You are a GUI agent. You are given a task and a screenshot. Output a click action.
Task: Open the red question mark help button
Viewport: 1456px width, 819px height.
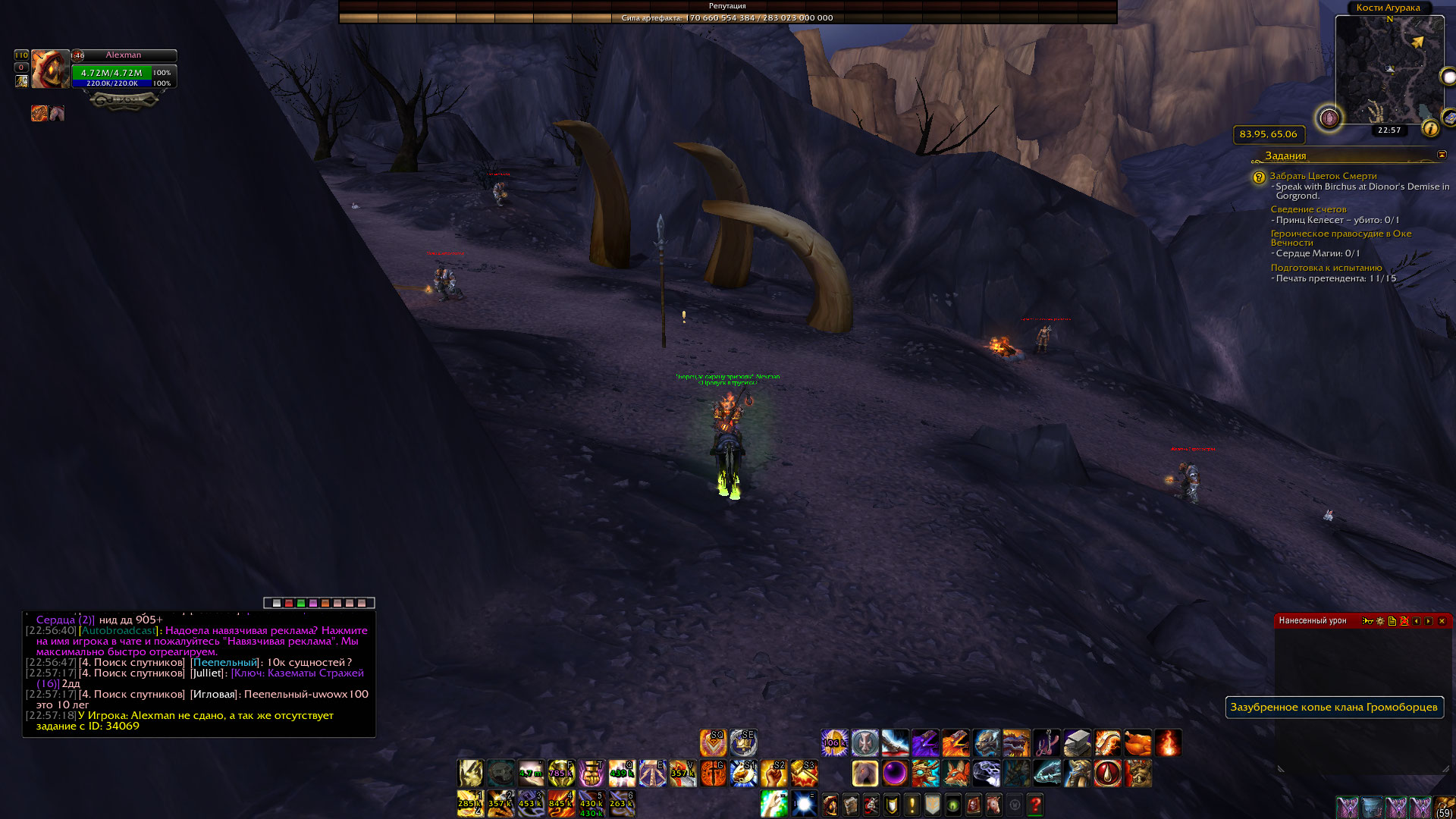click(x=1035, y=804)
